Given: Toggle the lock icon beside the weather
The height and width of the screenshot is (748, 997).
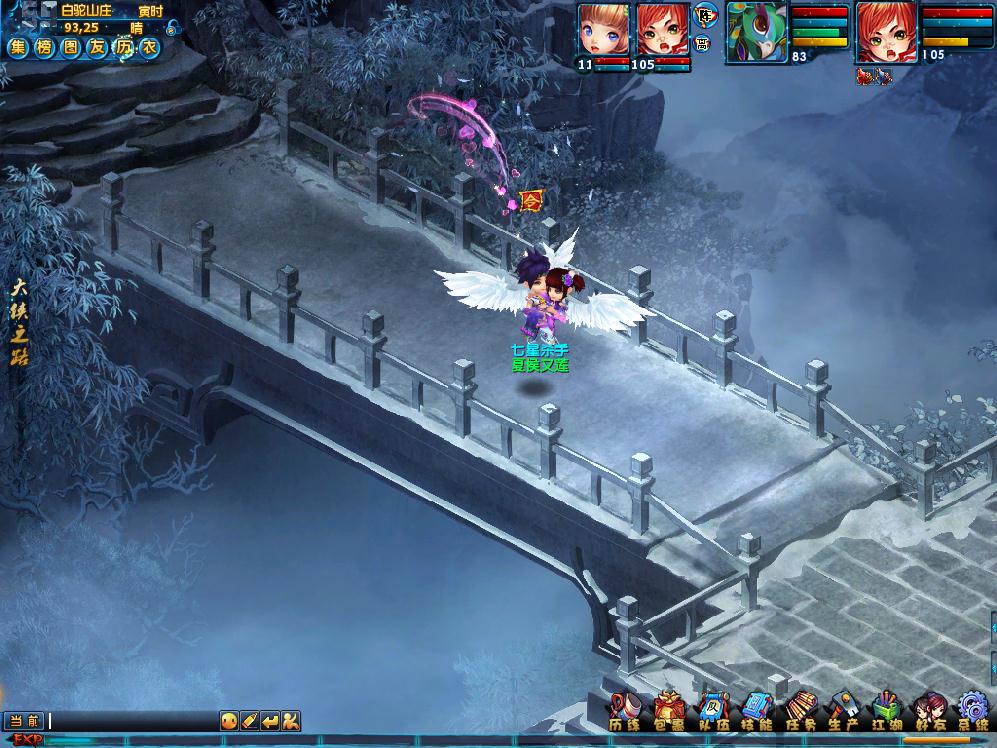Looking at the screenshot, I should [x=172, y=29].
